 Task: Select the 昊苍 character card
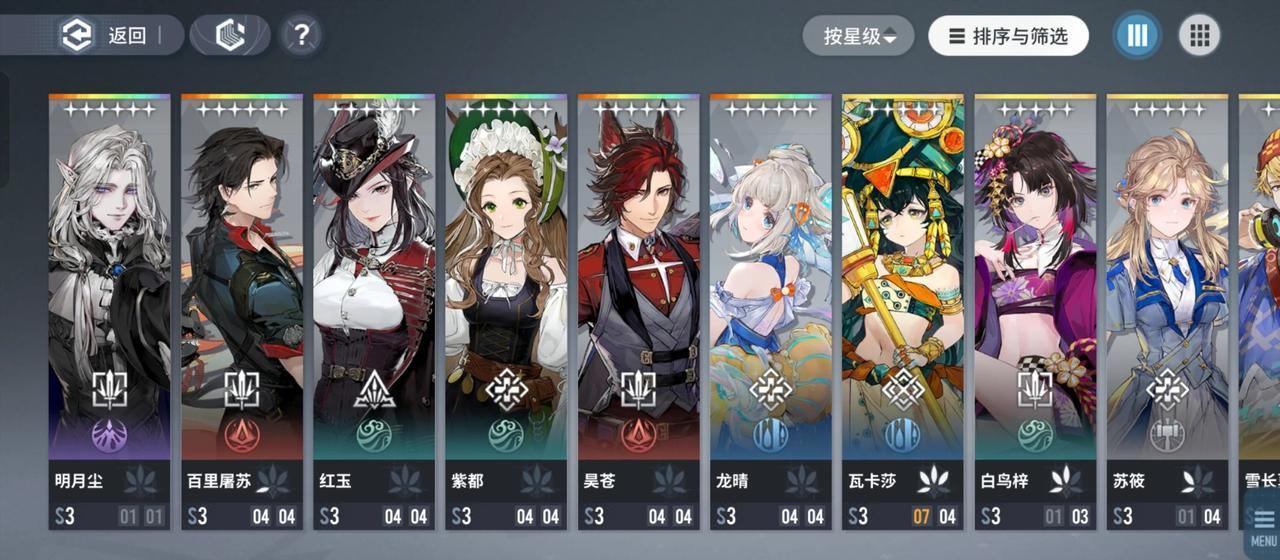638,300
